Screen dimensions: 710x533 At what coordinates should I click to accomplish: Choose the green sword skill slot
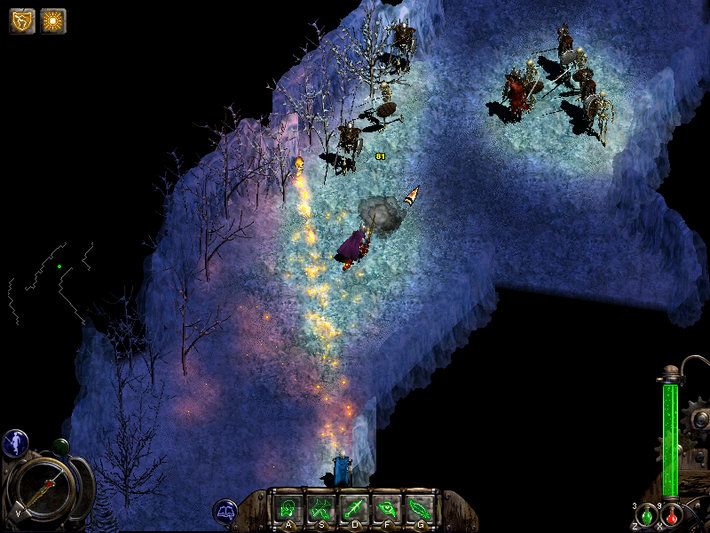(355, 506)
